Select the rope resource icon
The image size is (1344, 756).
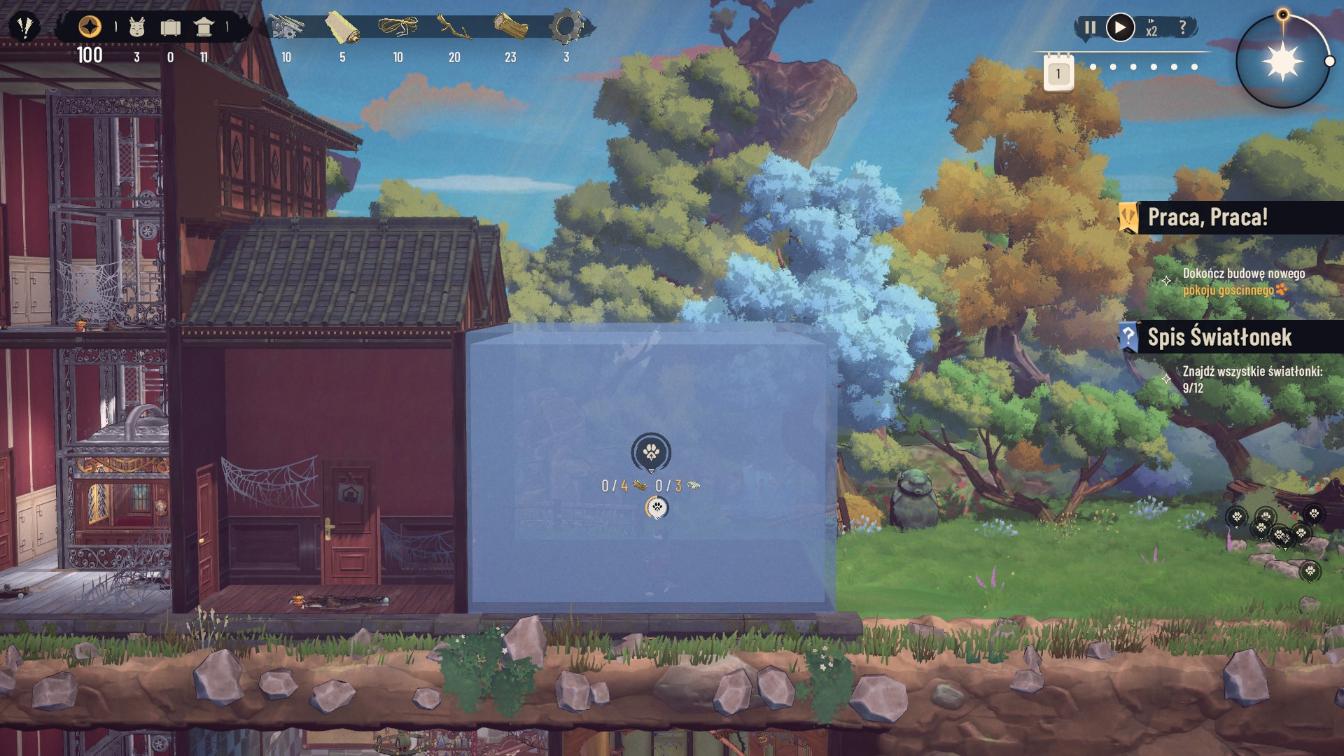click(397, 26)
